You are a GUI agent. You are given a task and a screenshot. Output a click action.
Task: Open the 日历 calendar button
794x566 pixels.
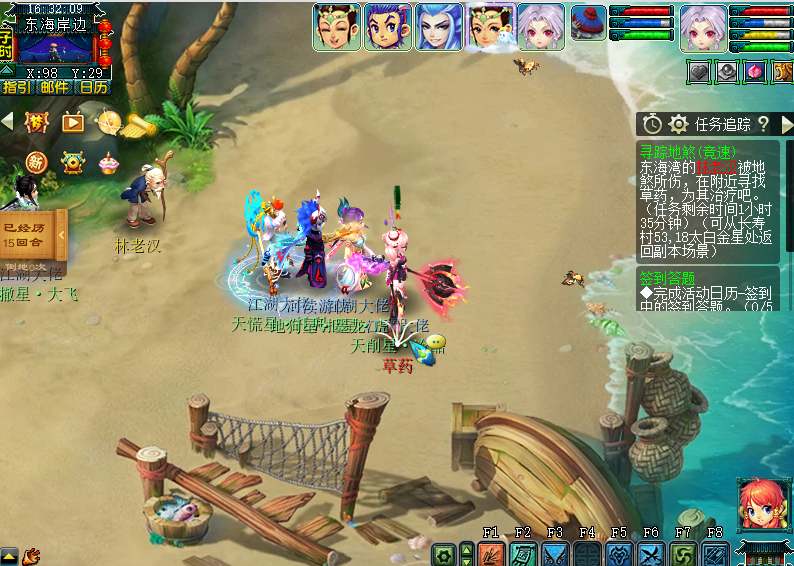(94, 88)
